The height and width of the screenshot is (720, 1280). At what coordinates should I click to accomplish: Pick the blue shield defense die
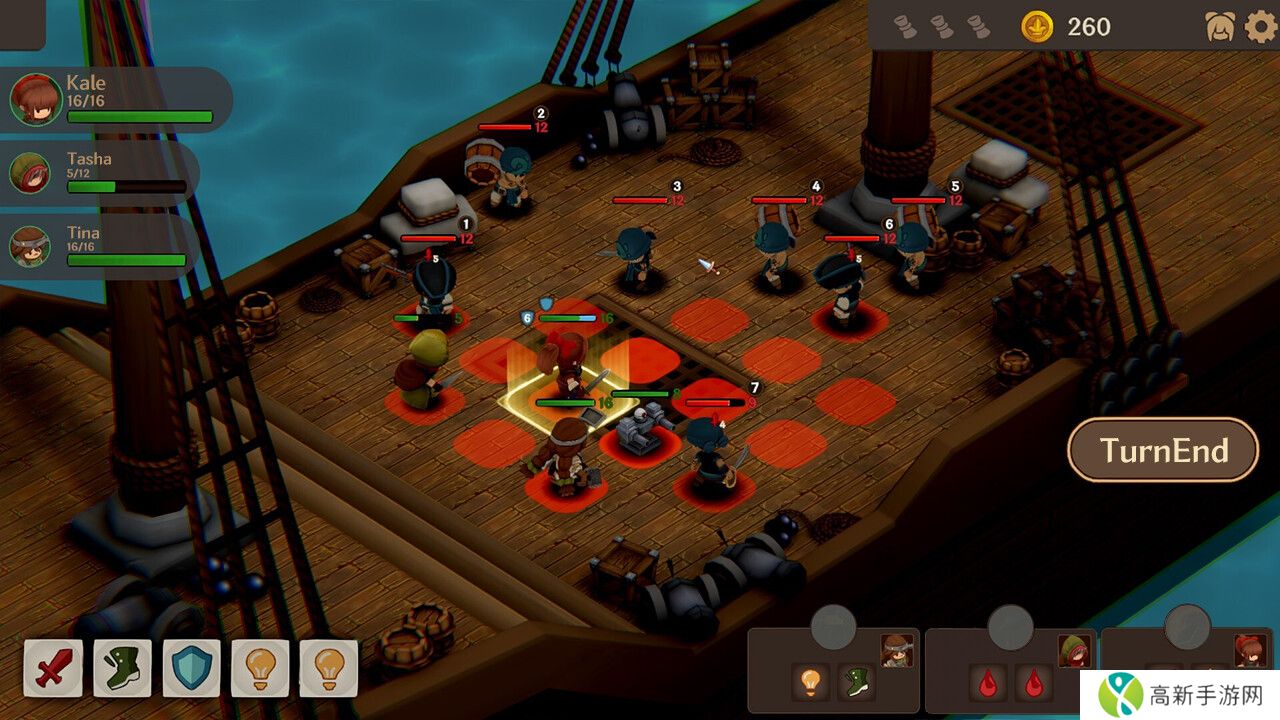pyautogui.click(x=191, y=668)
